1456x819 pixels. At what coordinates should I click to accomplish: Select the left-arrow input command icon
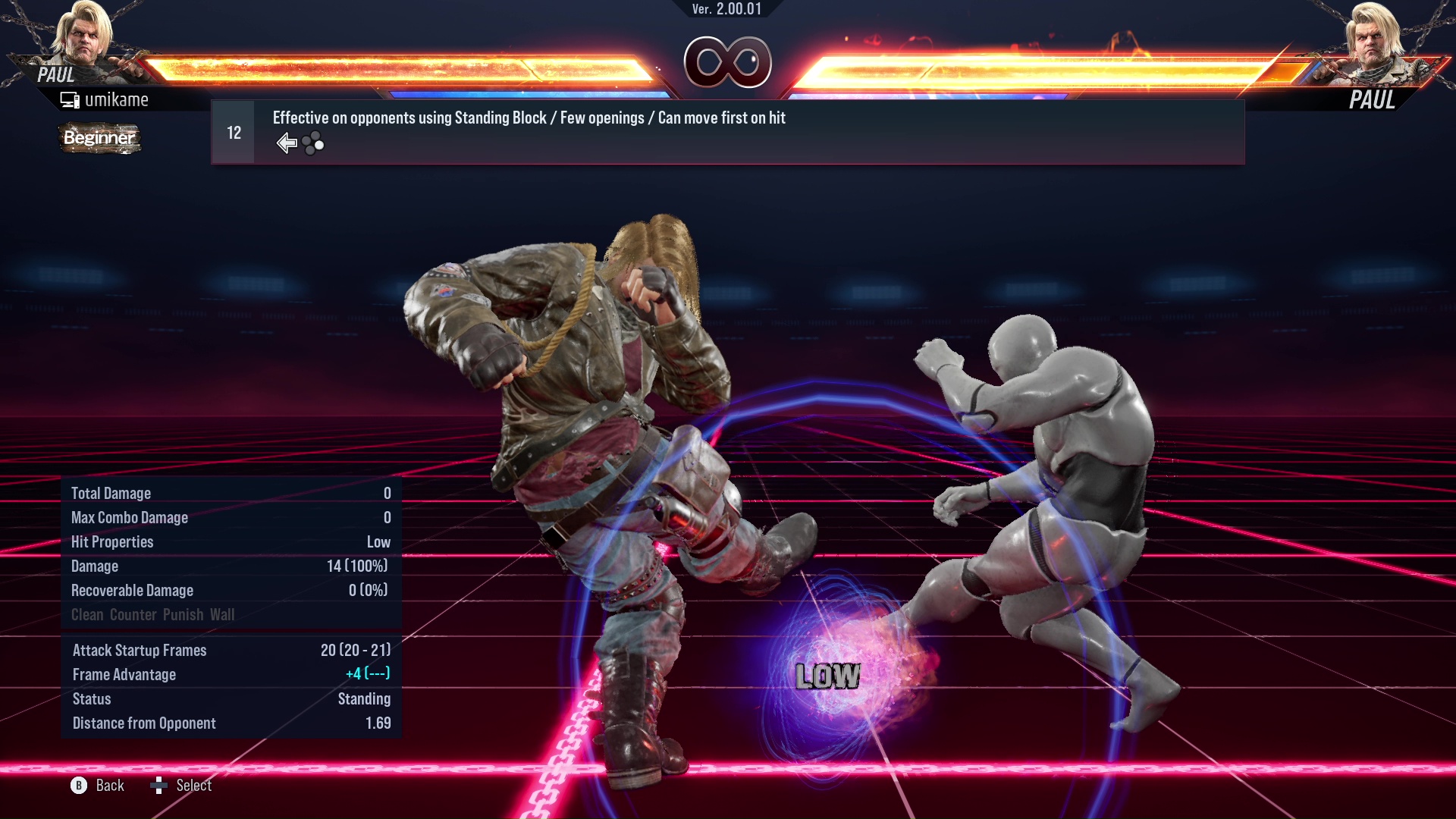click(x=287, y=142)
